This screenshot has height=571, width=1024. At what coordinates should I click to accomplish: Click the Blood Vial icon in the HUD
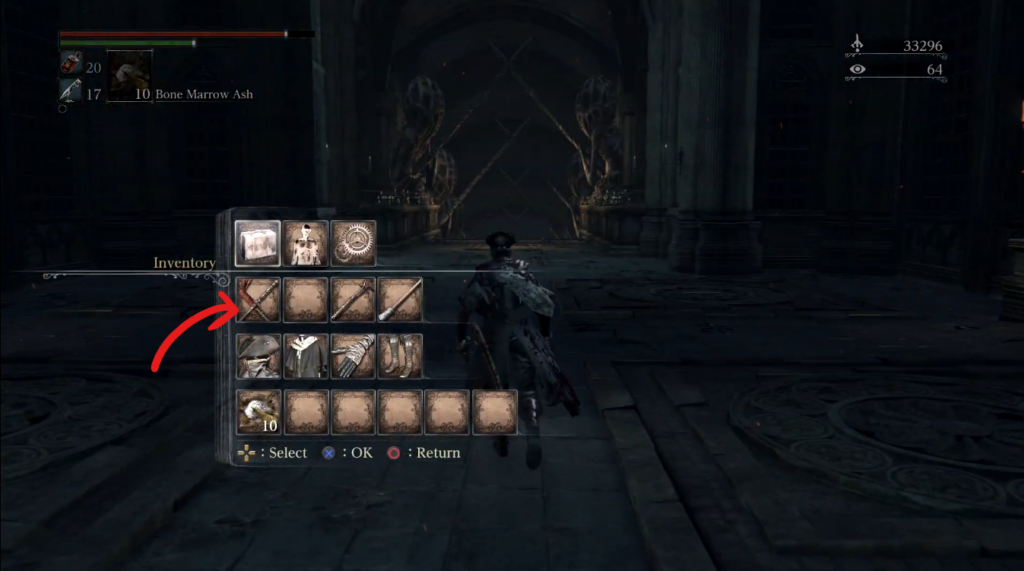[71, 66]
